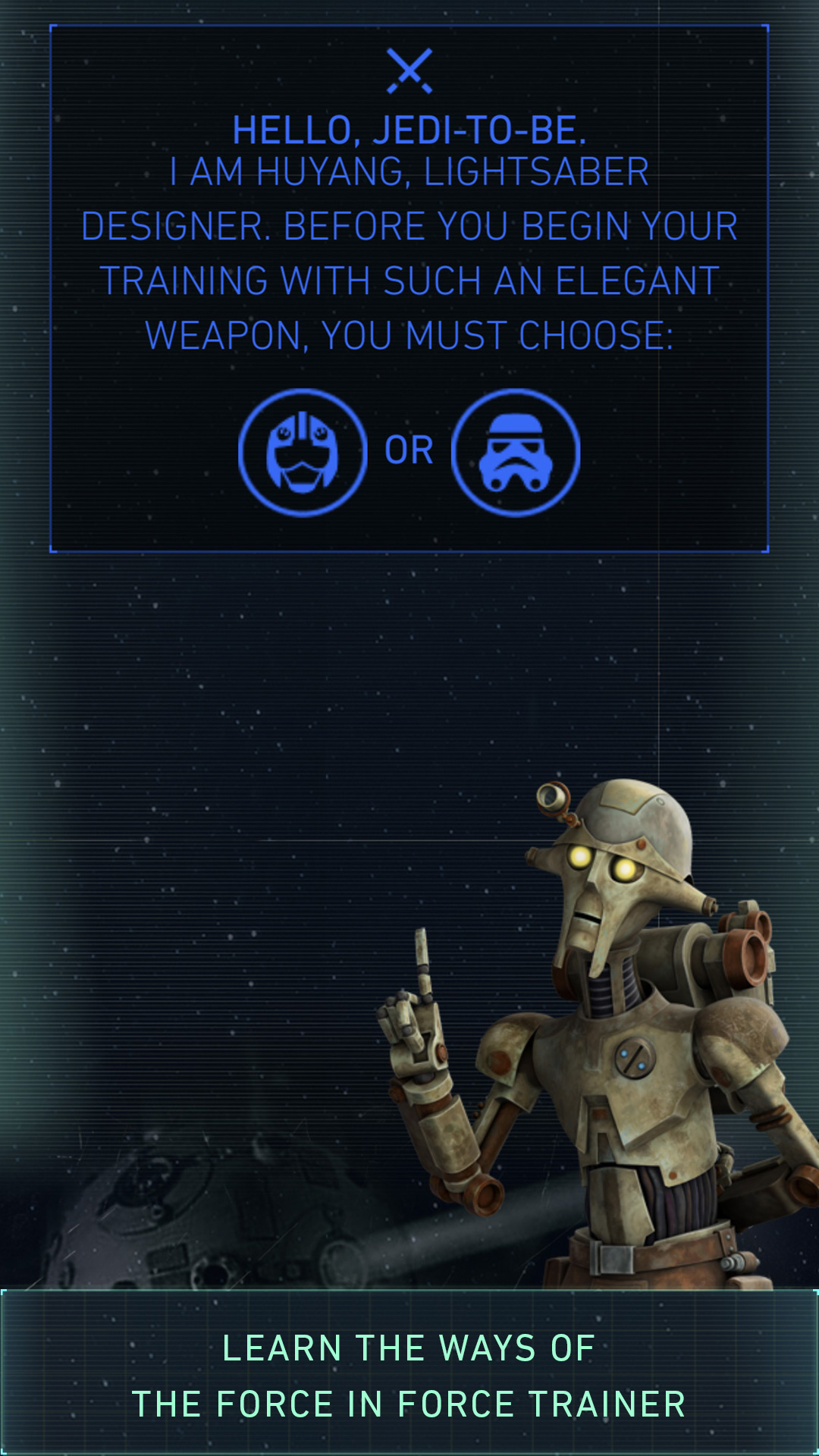Choose the Rebel pilot helmet icon

[x=303, y=453]
